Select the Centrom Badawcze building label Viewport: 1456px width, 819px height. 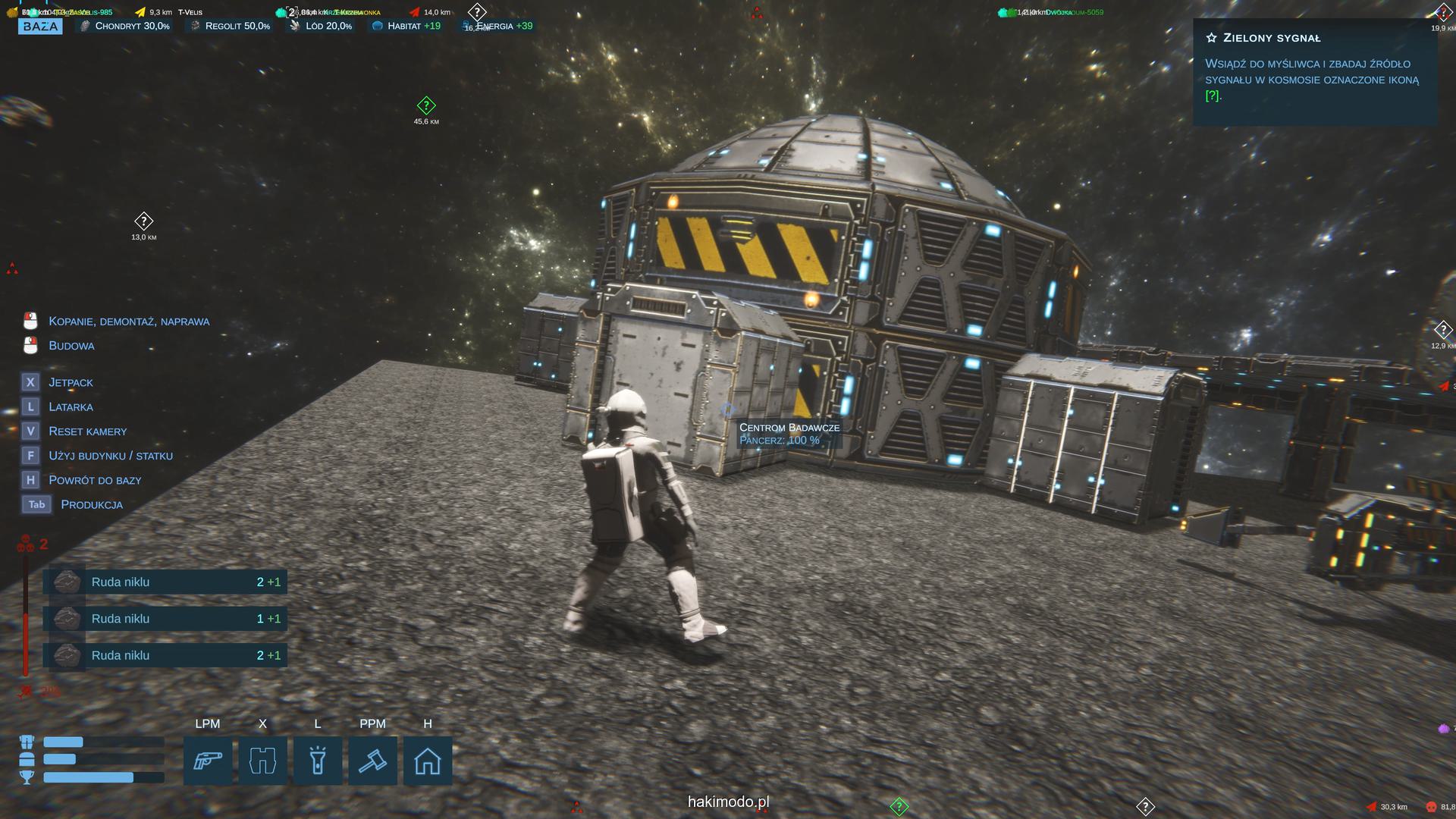[789, 428]
